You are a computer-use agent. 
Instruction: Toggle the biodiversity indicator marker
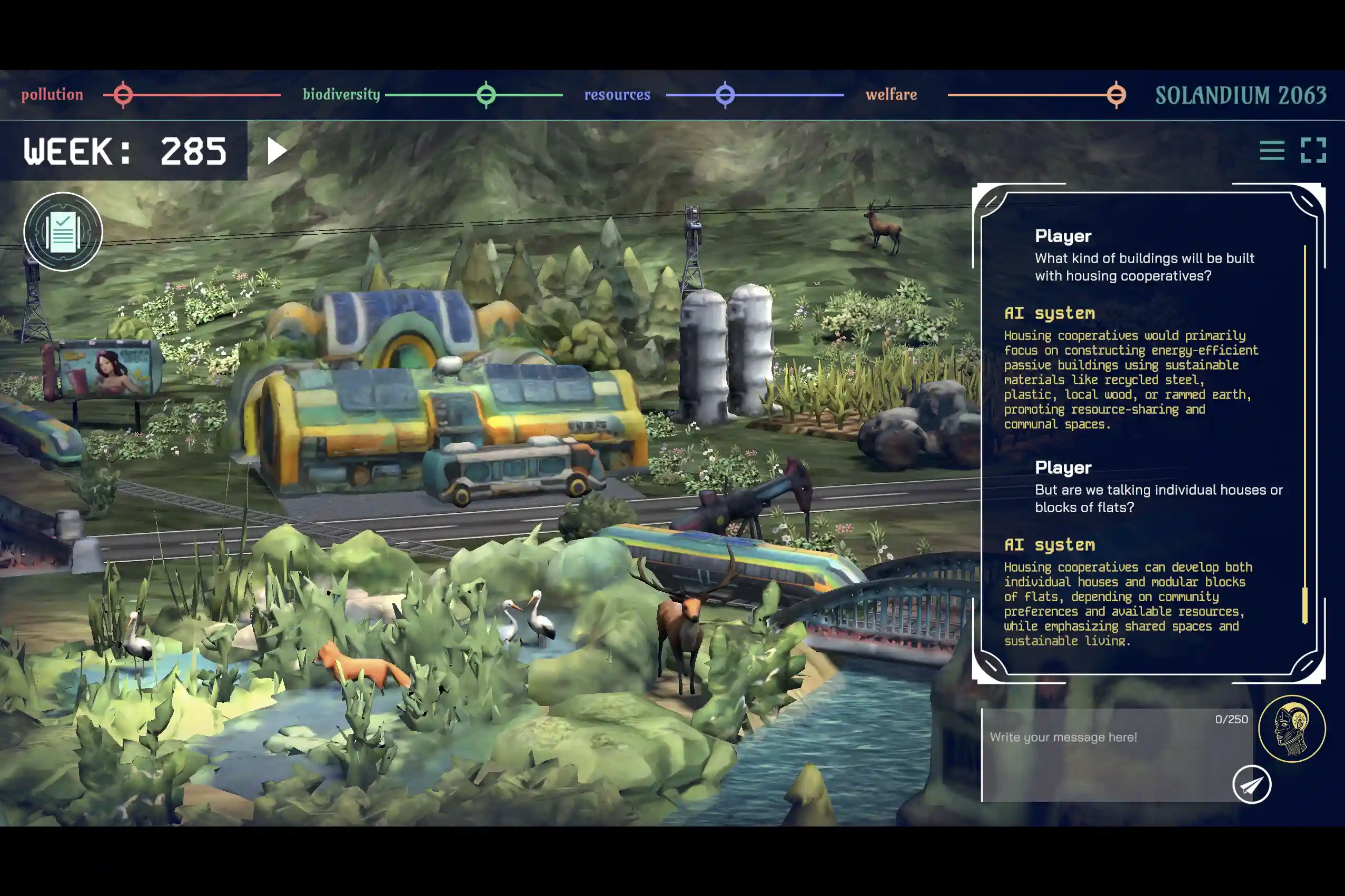click(486, 95)
